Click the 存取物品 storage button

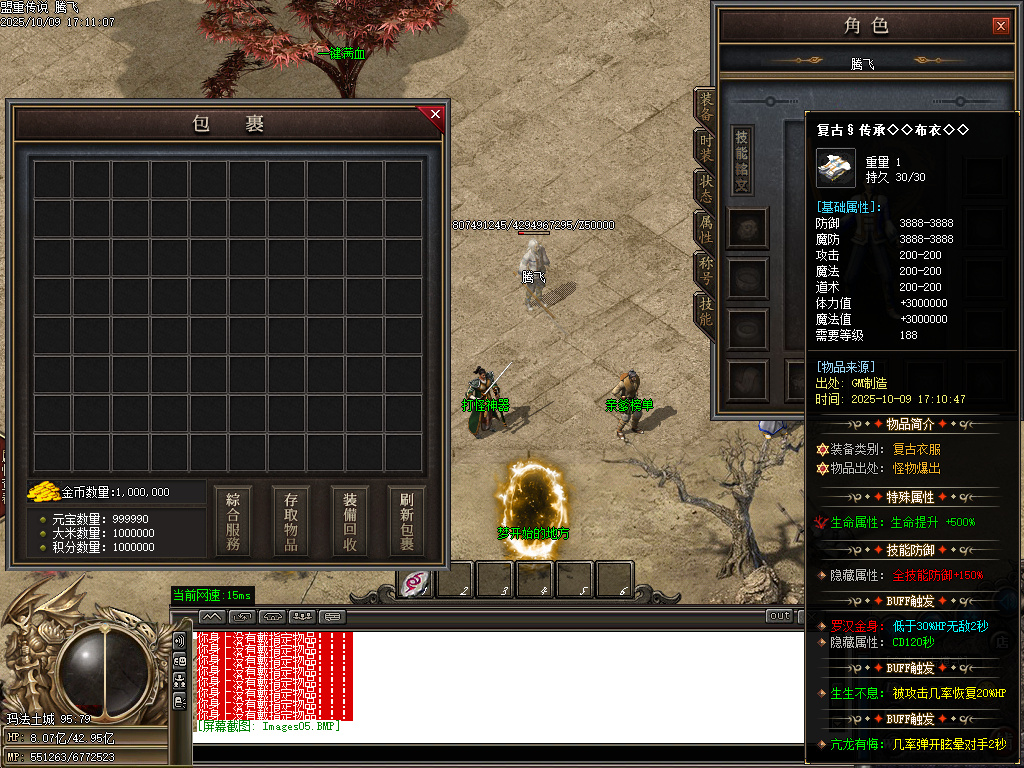[291, 521]
